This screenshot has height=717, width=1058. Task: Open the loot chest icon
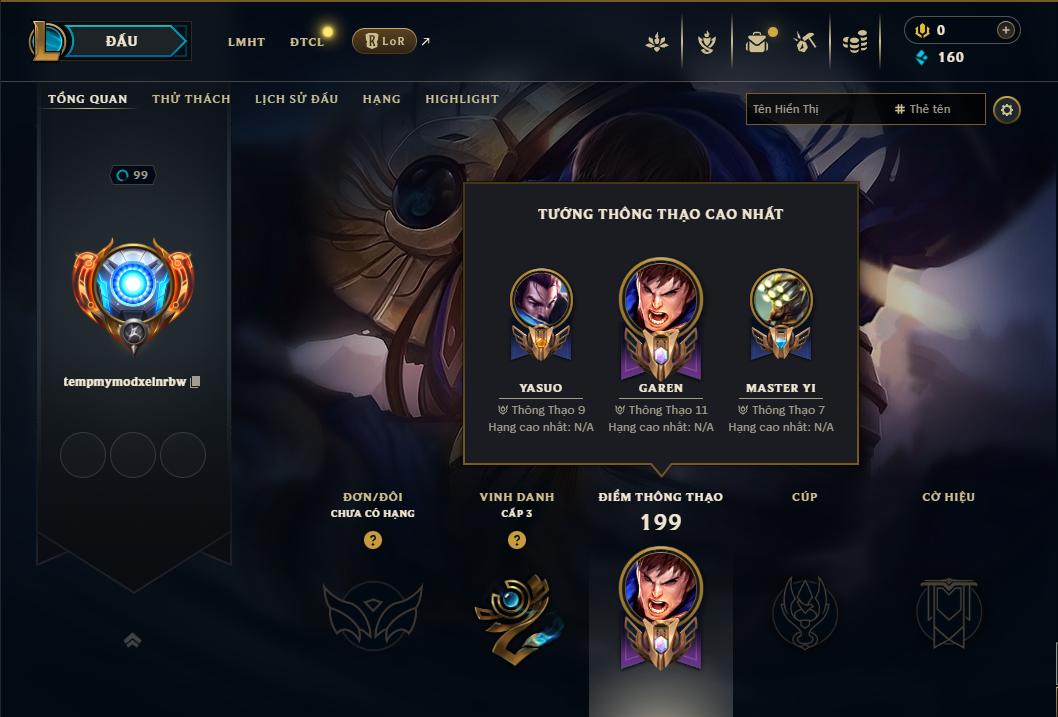(757, 42)
